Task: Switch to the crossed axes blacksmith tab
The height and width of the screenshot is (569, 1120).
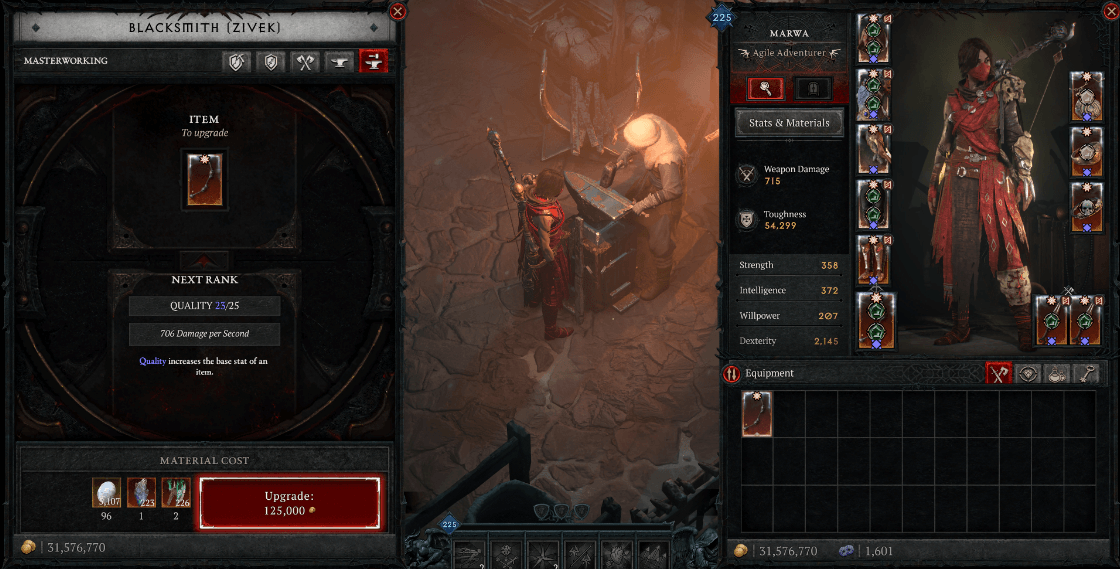Action: click(x=306, y=61)
